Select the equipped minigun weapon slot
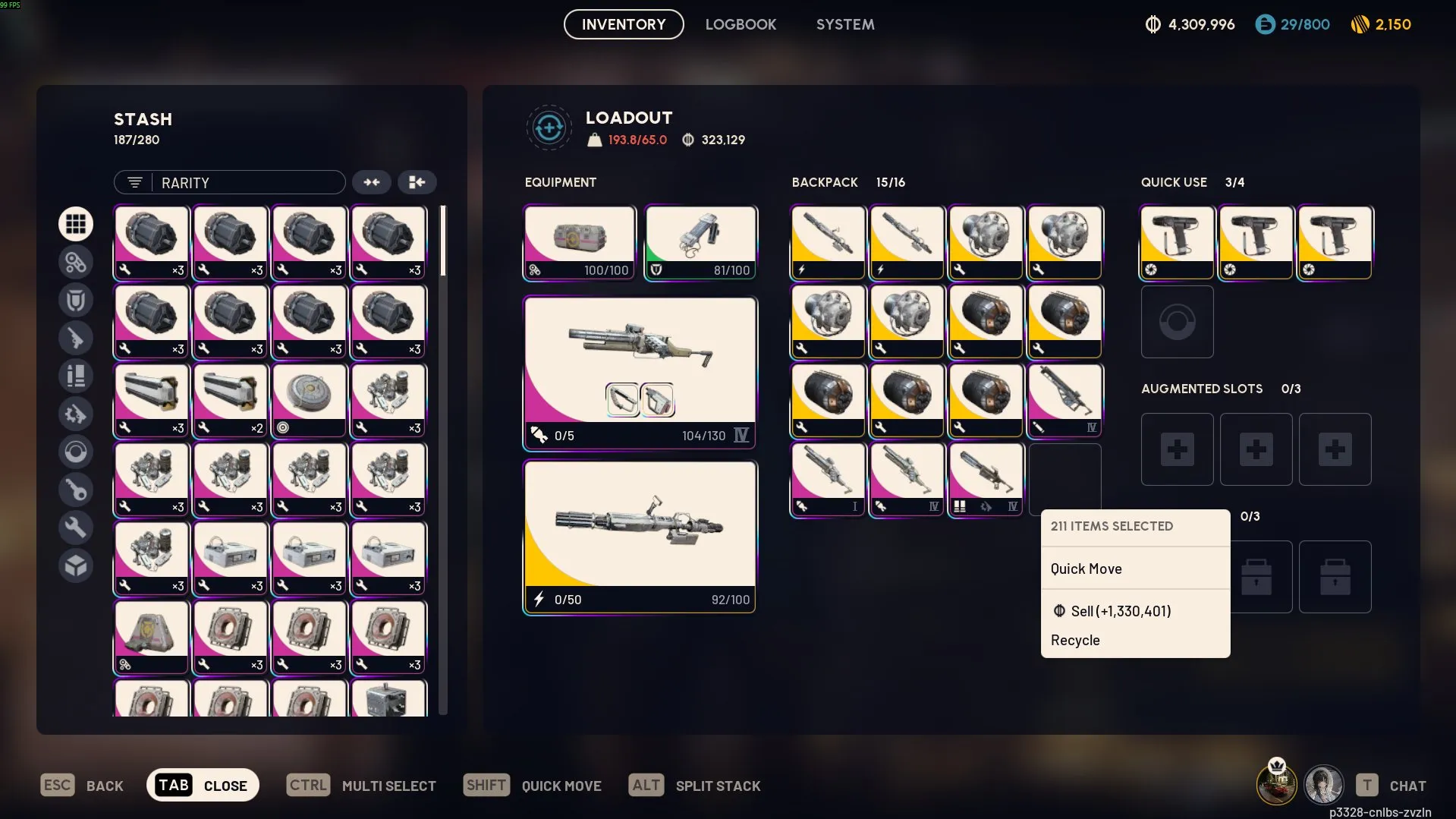Screen dimensions: 1456x819 (640, 536)
